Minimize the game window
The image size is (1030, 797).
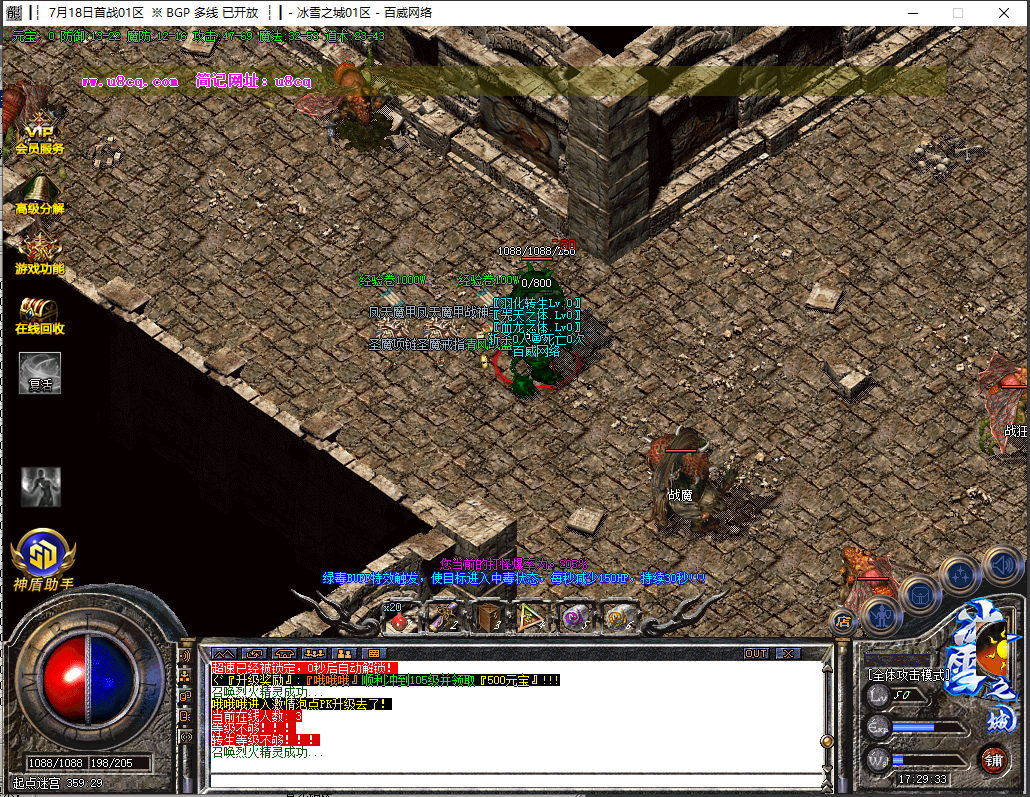pyautogui.click(x=911, y=13)
